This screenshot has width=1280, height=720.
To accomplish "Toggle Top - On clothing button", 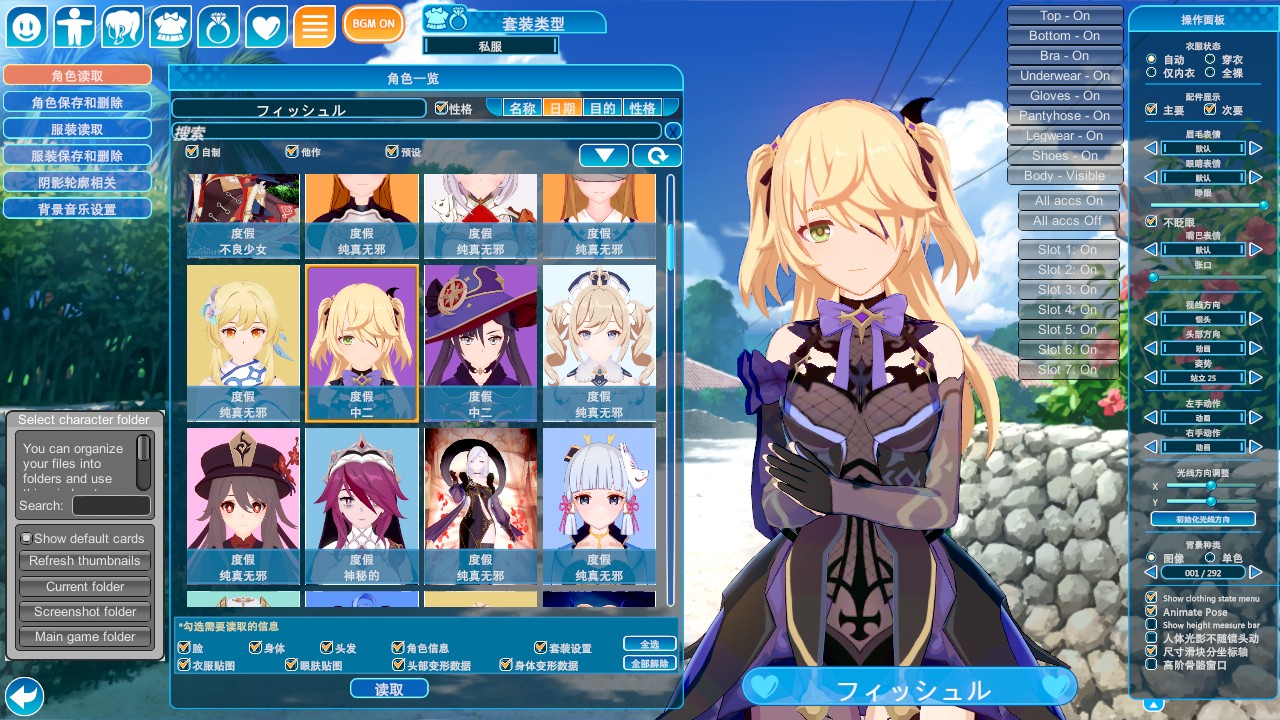I will coord(1064,16).
